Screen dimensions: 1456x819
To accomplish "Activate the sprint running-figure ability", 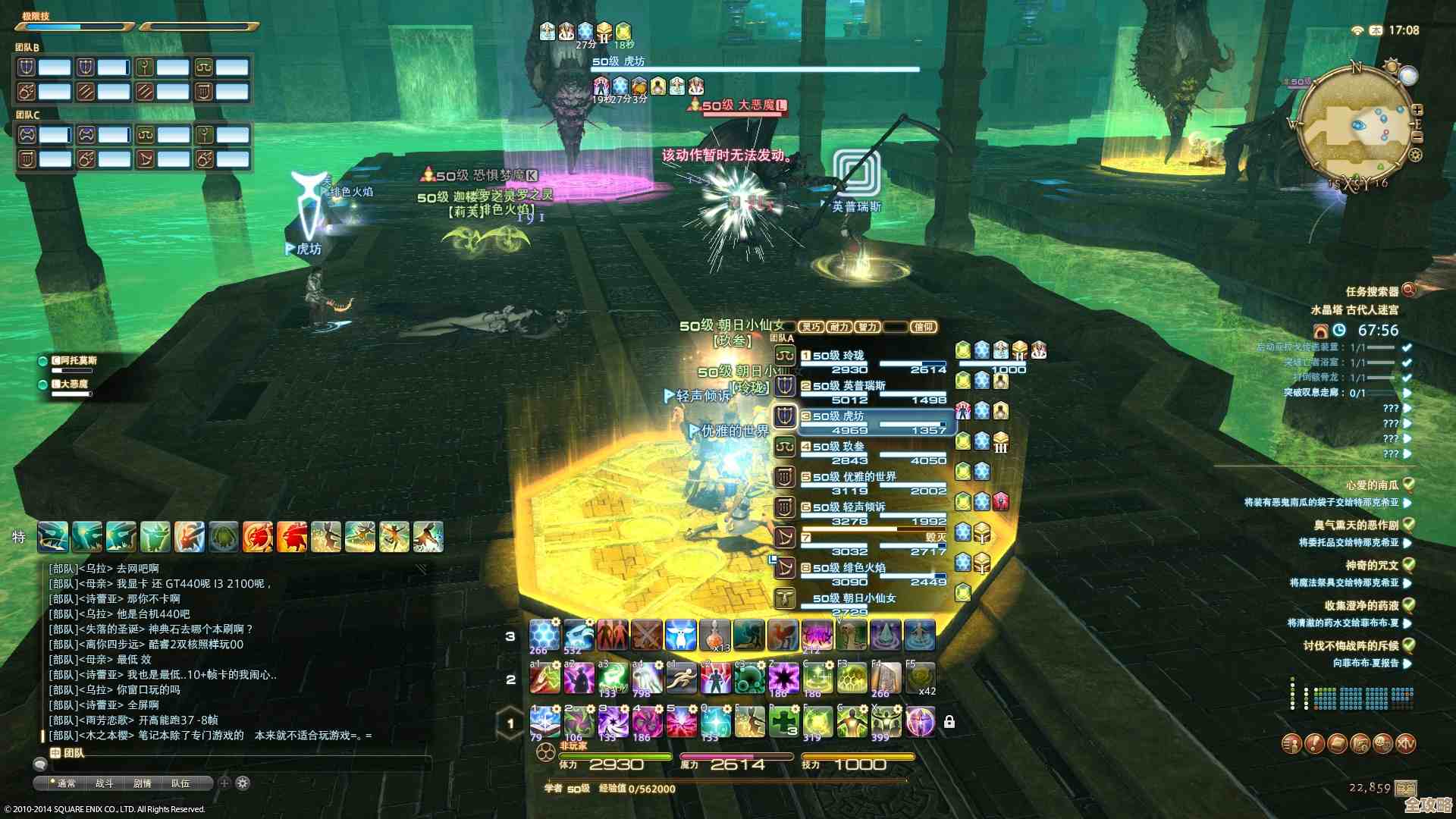I will 681,679.
